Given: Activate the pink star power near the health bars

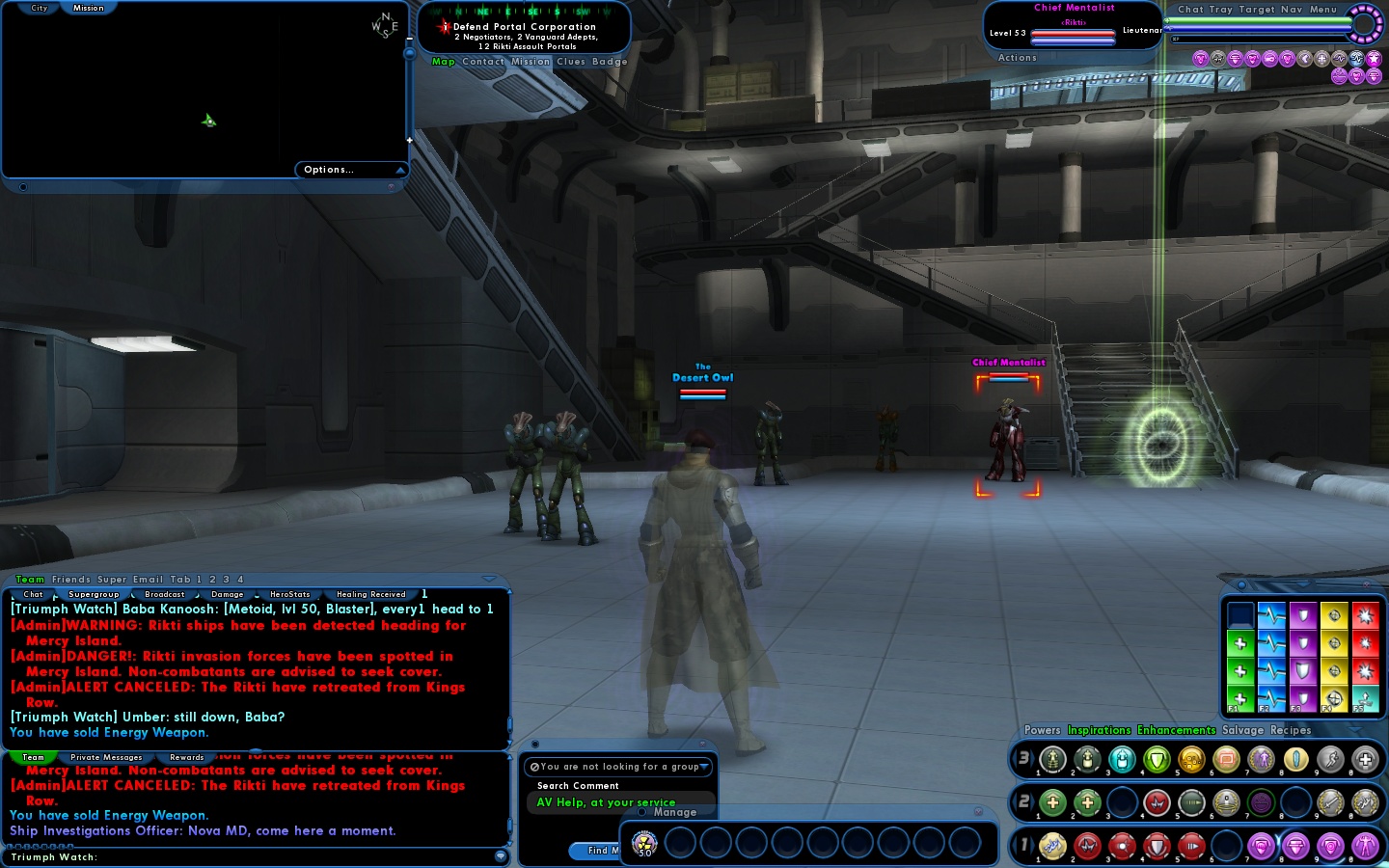Looking at the screenshot, I should click(x=1374, y=59).
